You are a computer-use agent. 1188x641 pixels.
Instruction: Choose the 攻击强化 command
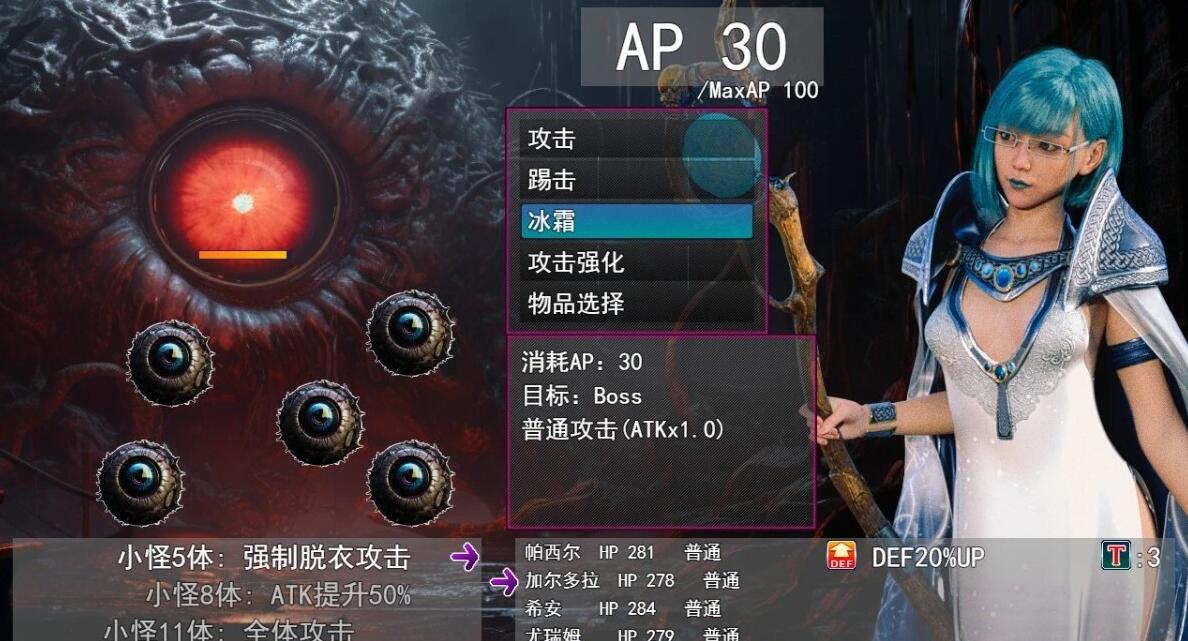[636, 263]
